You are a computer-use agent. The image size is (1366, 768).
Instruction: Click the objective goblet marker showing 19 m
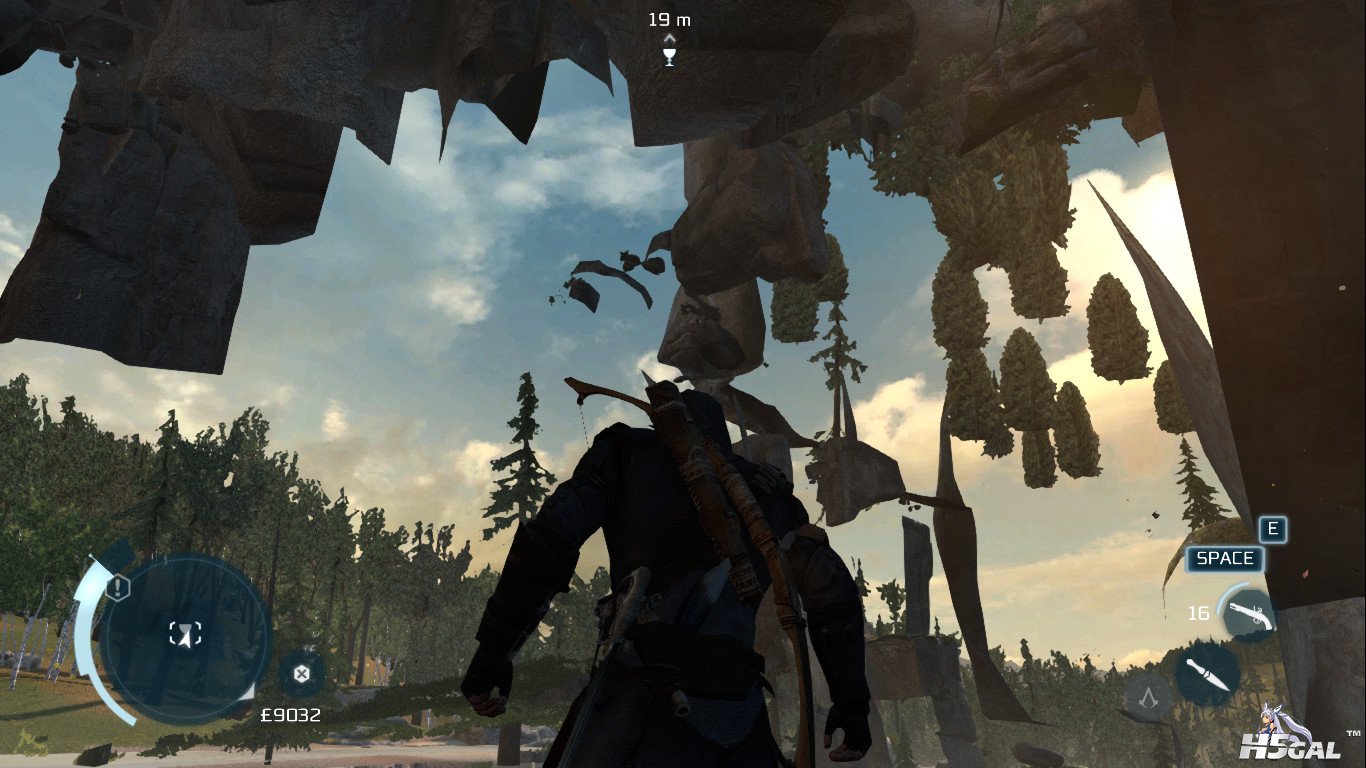pos(669,55)
